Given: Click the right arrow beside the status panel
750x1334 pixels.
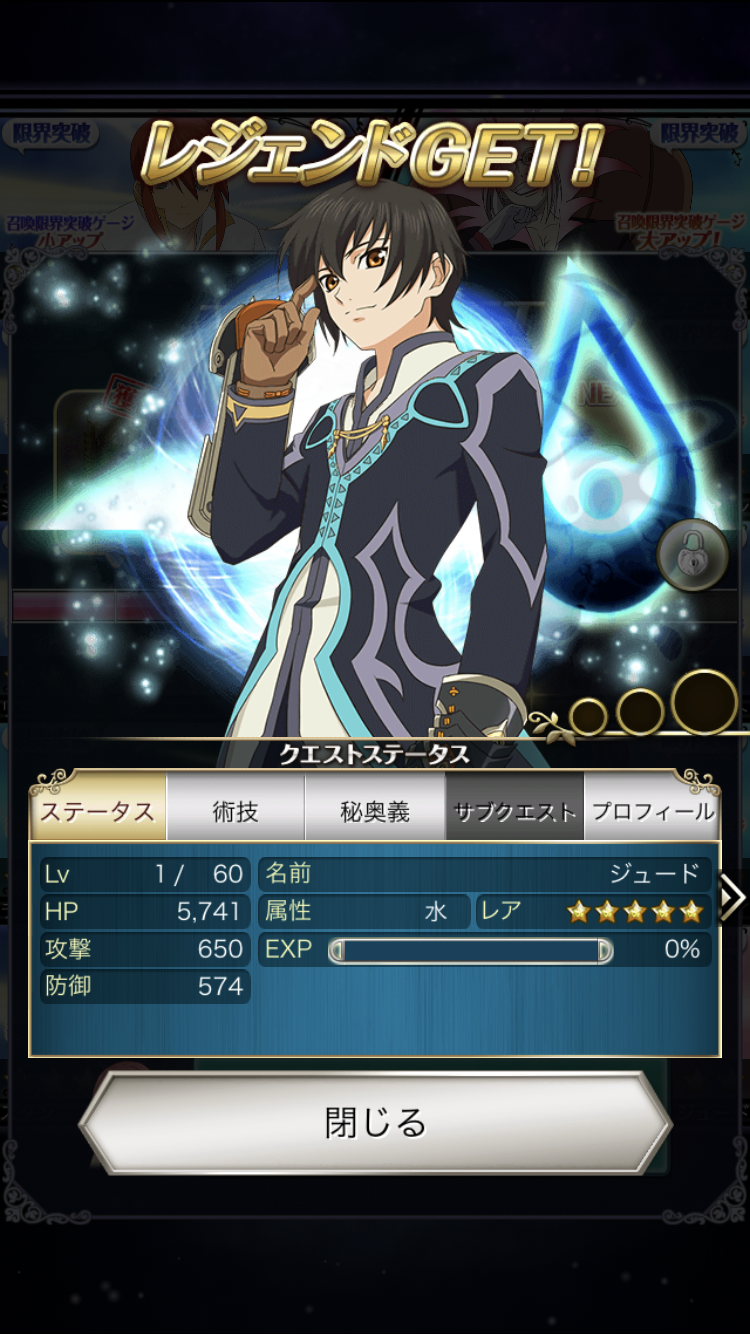Looking at the screenshot, I should tap(733, 897).
